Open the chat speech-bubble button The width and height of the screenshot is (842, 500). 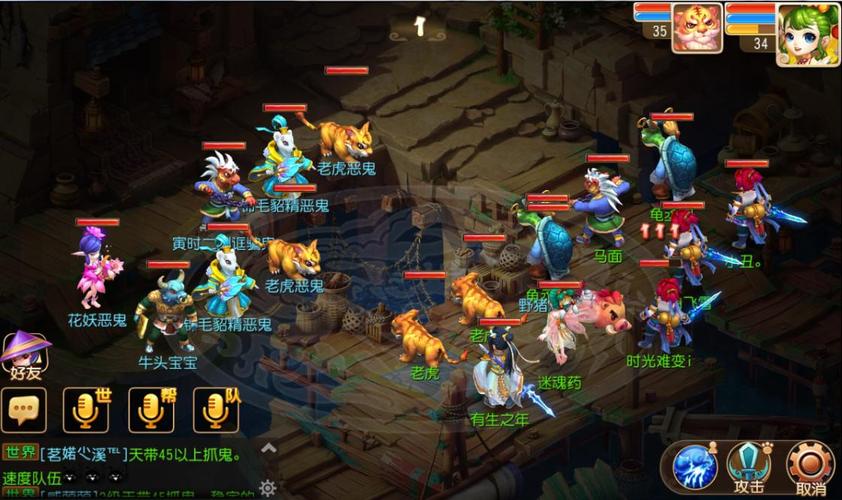pos(24,409)
